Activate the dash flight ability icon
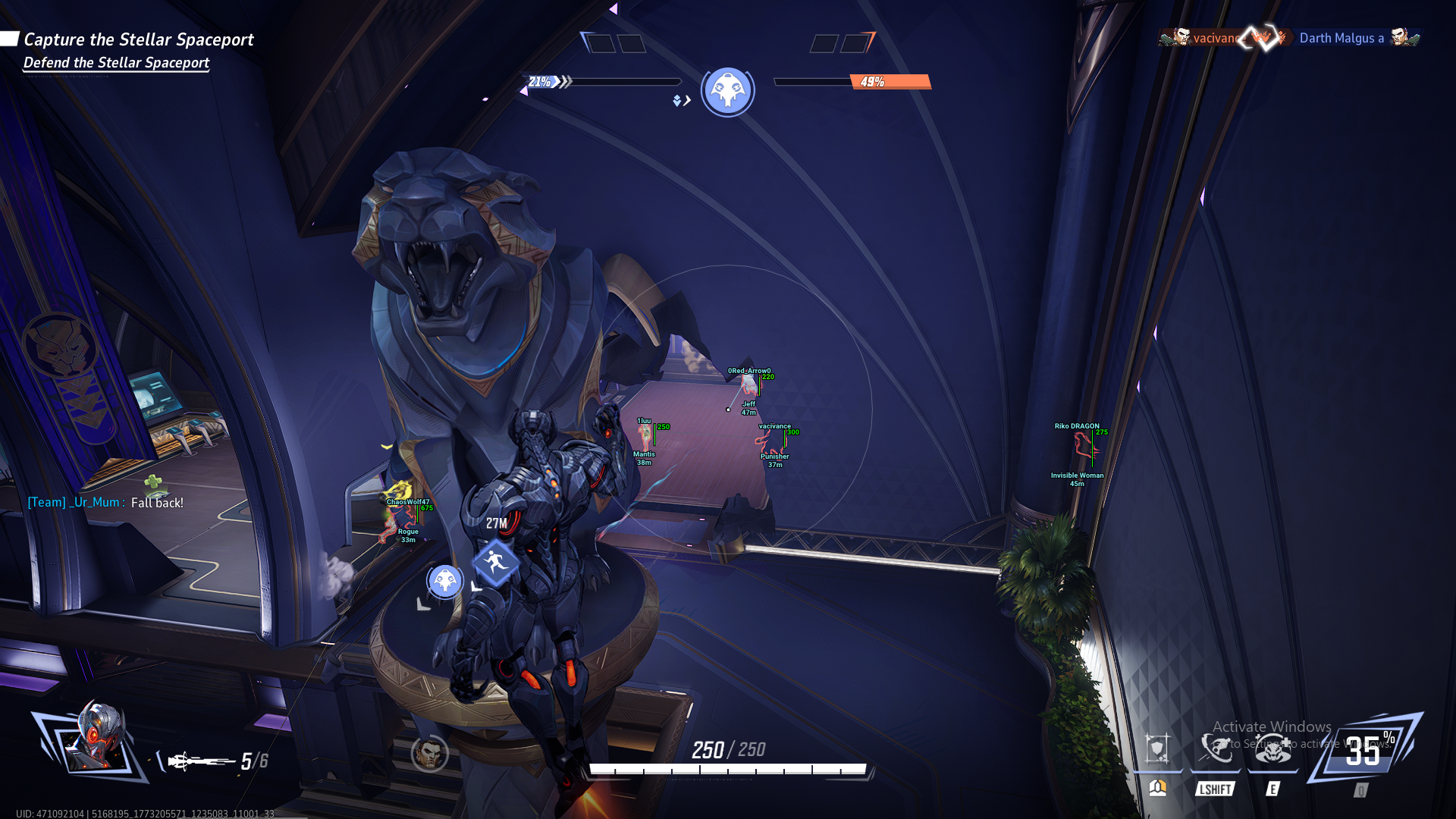Image resolution: width=1456 pixels, height=819 pixels. click(x=1215, y=749)
